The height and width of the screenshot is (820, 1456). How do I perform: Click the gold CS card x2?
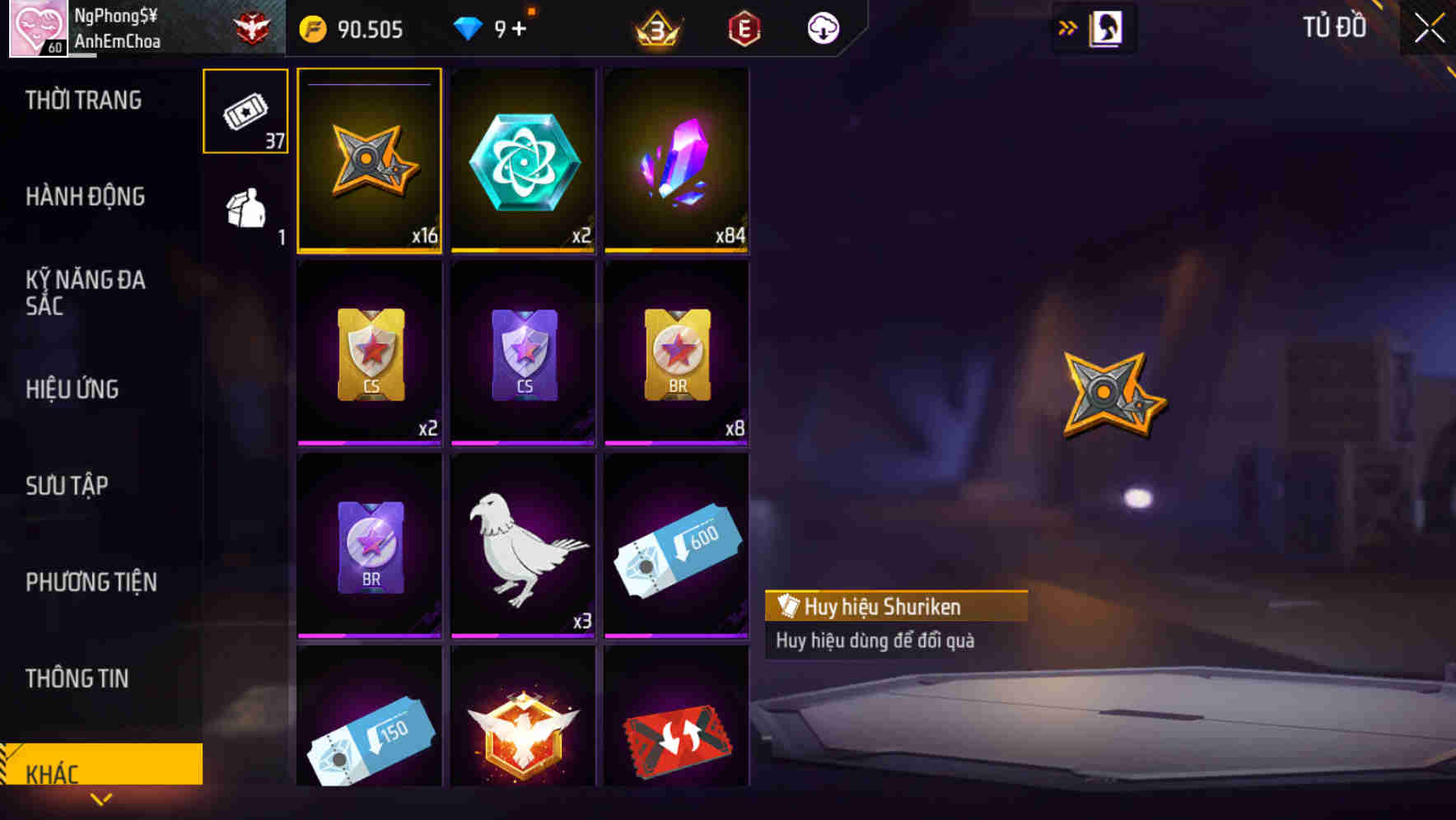pyautogui.click(x=369, y=354)
